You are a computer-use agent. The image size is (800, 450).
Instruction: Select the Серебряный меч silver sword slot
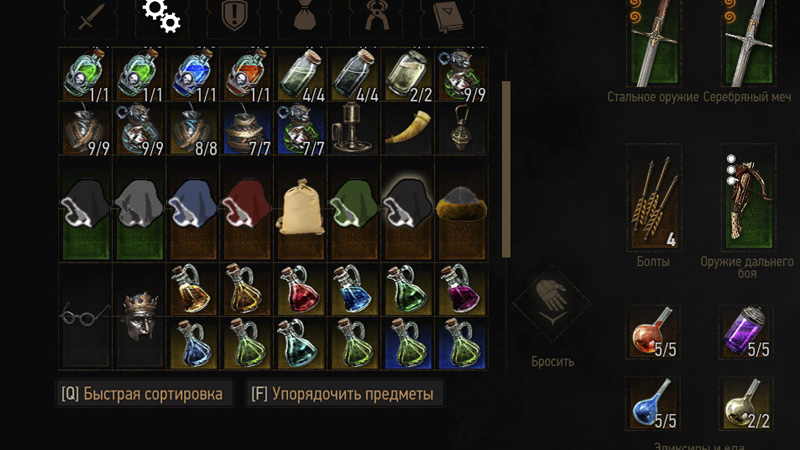tap(747, 44)
